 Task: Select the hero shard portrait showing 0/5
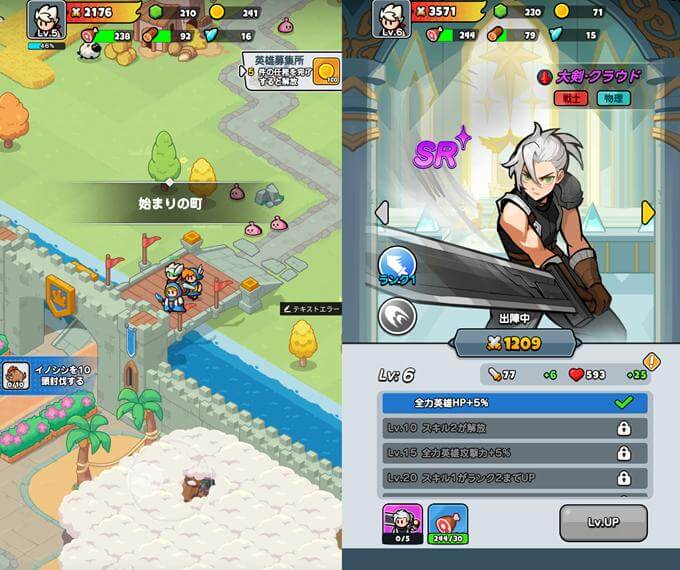point(401,523)
